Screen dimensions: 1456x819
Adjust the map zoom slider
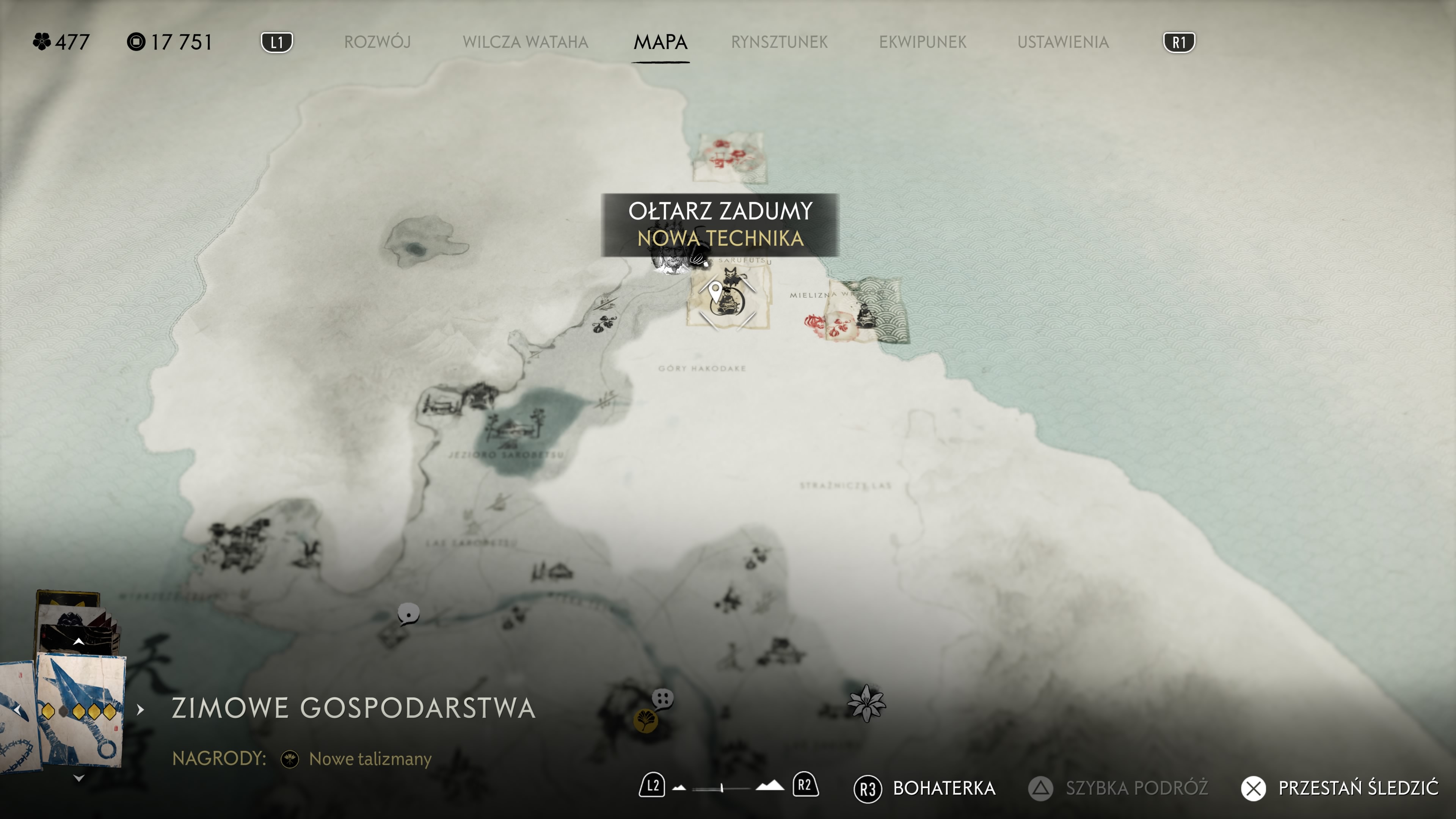(722, 788)
